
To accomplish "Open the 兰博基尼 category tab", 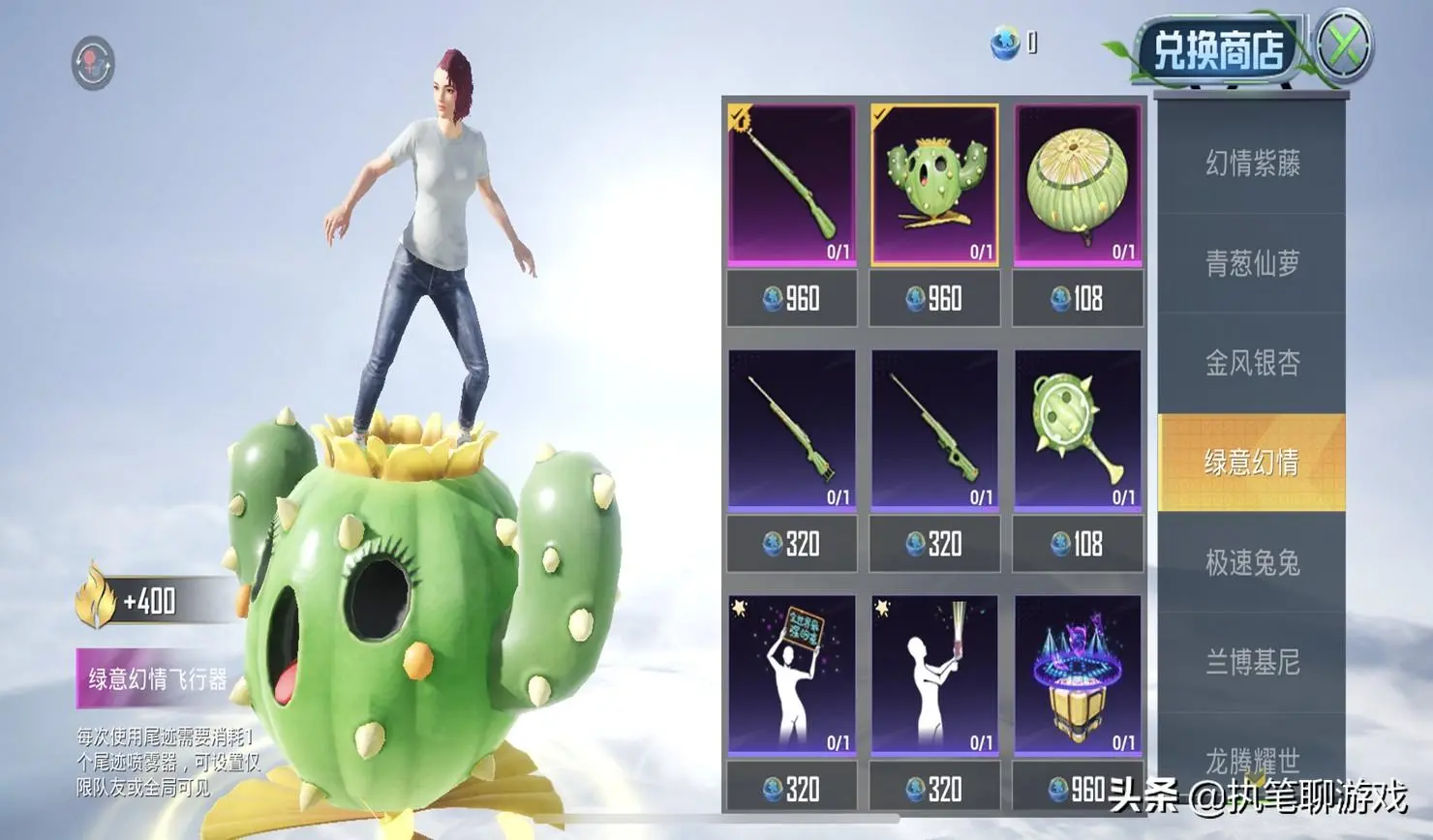I will point(1252,662).
